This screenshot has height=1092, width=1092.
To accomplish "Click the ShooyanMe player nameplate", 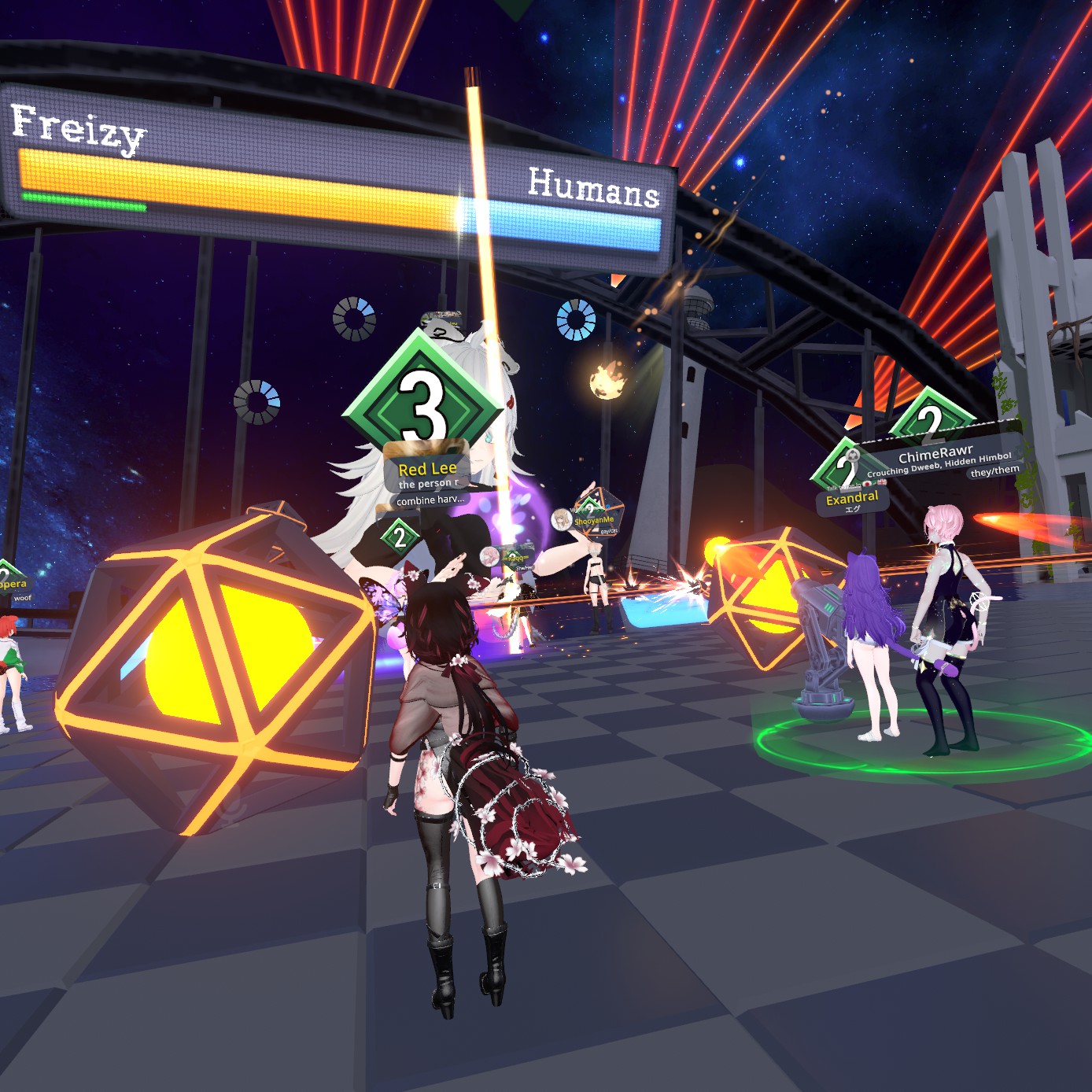I will click(594, 520).
